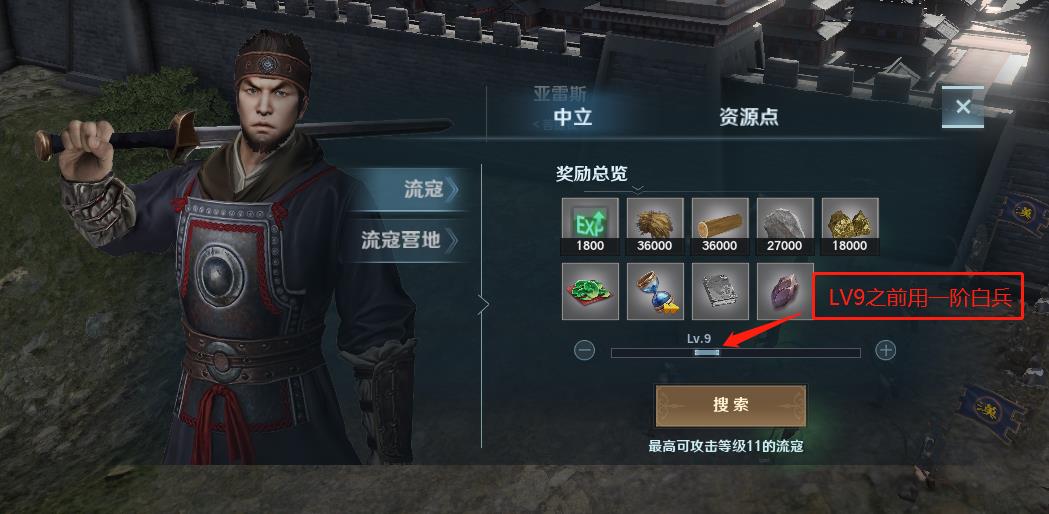The height and width of the screenshot is (514, 1049).
Task: Switch to the 中立 tab
Action: [573, 117]
